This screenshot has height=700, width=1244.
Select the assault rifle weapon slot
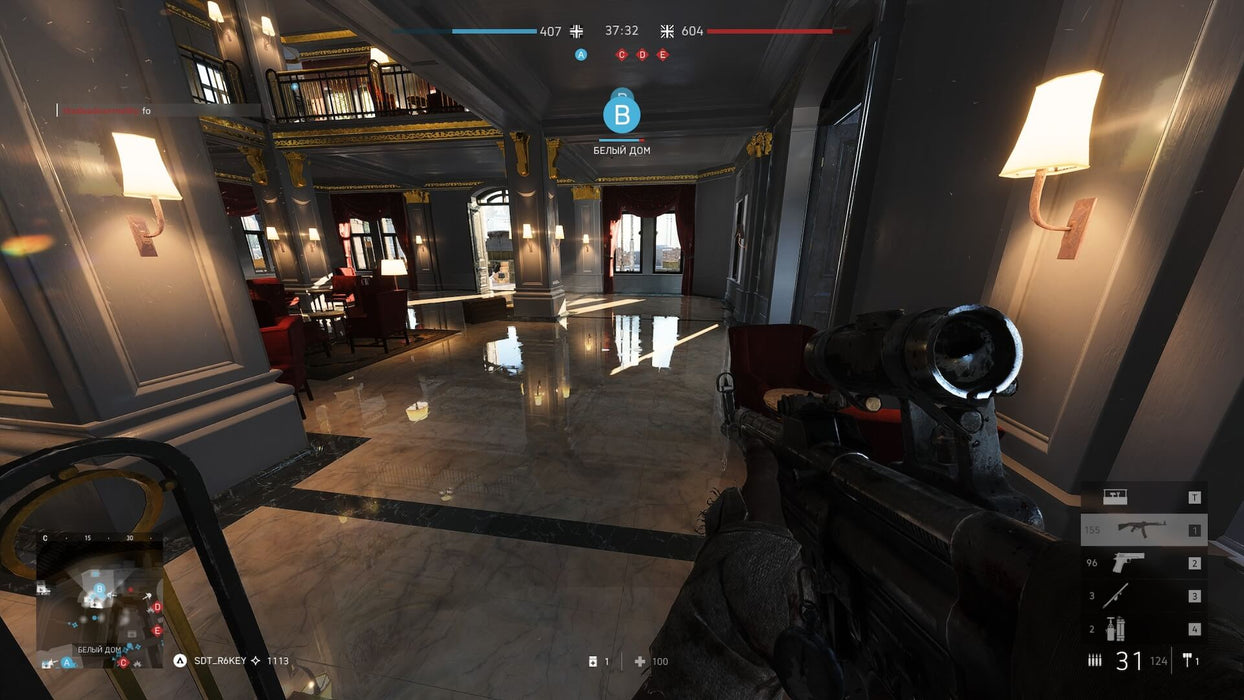coord(1143,530)
